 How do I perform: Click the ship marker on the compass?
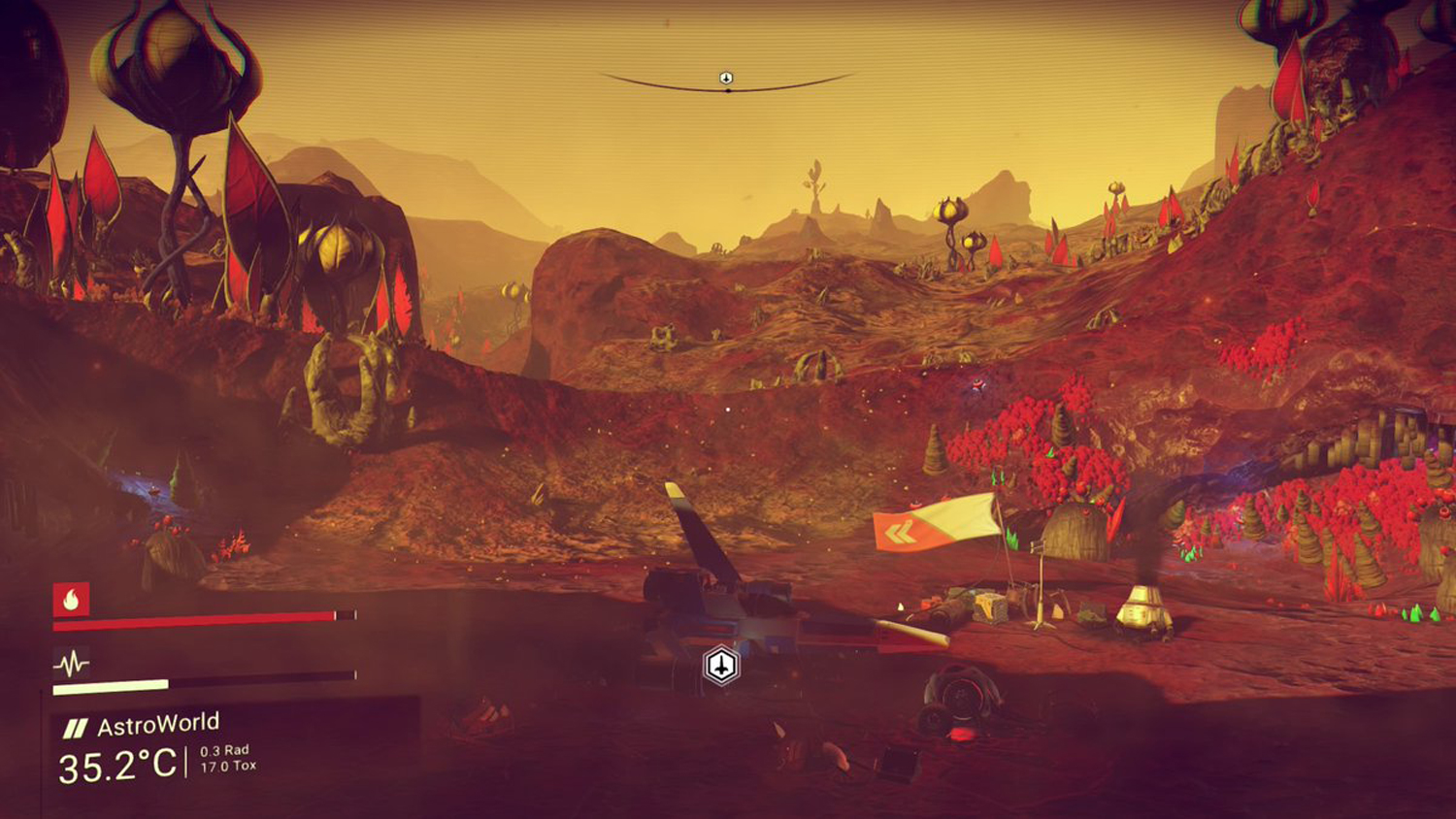point(726,78)
